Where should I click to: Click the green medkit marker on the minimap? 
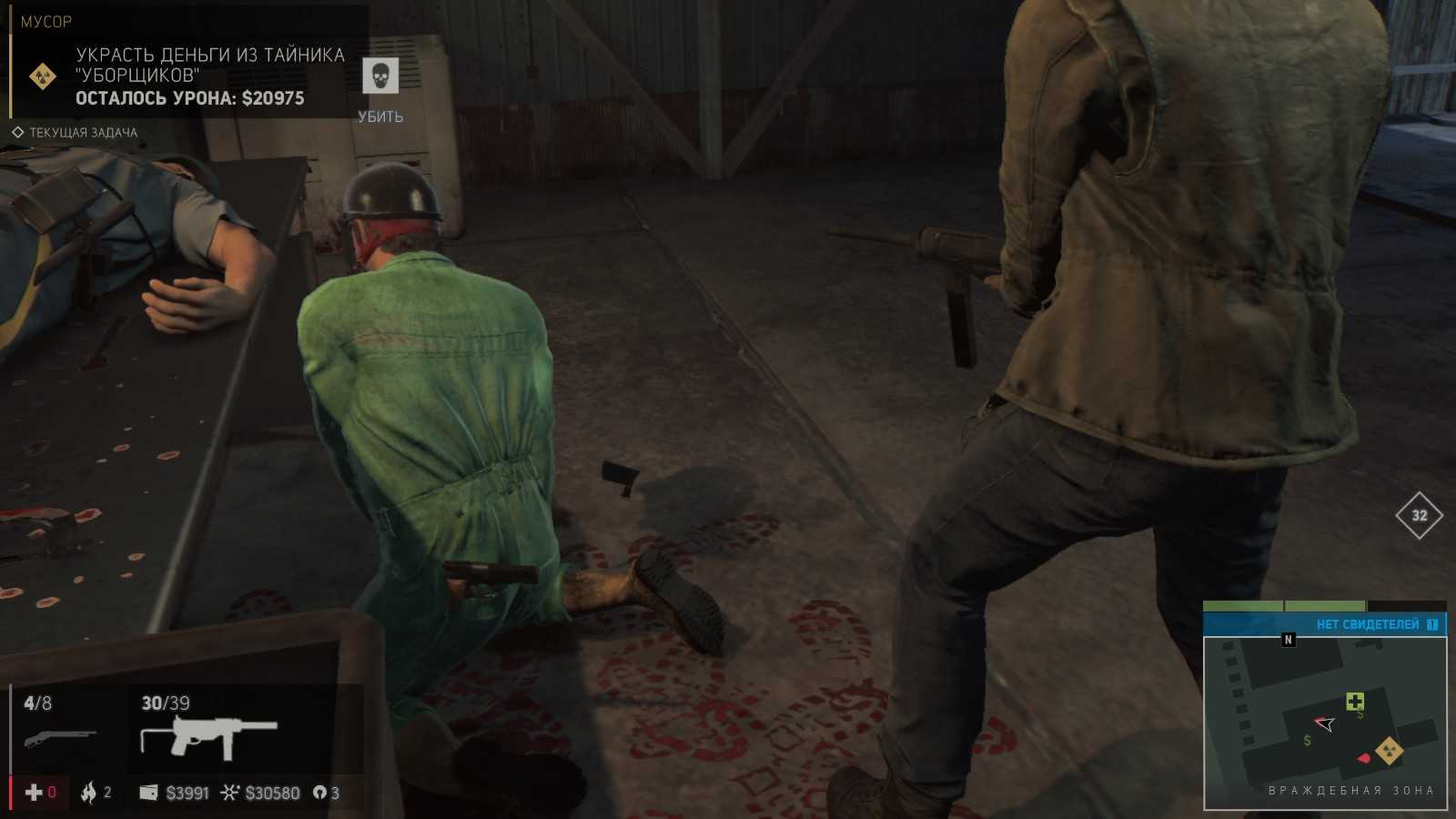[x=1355, y=701]
